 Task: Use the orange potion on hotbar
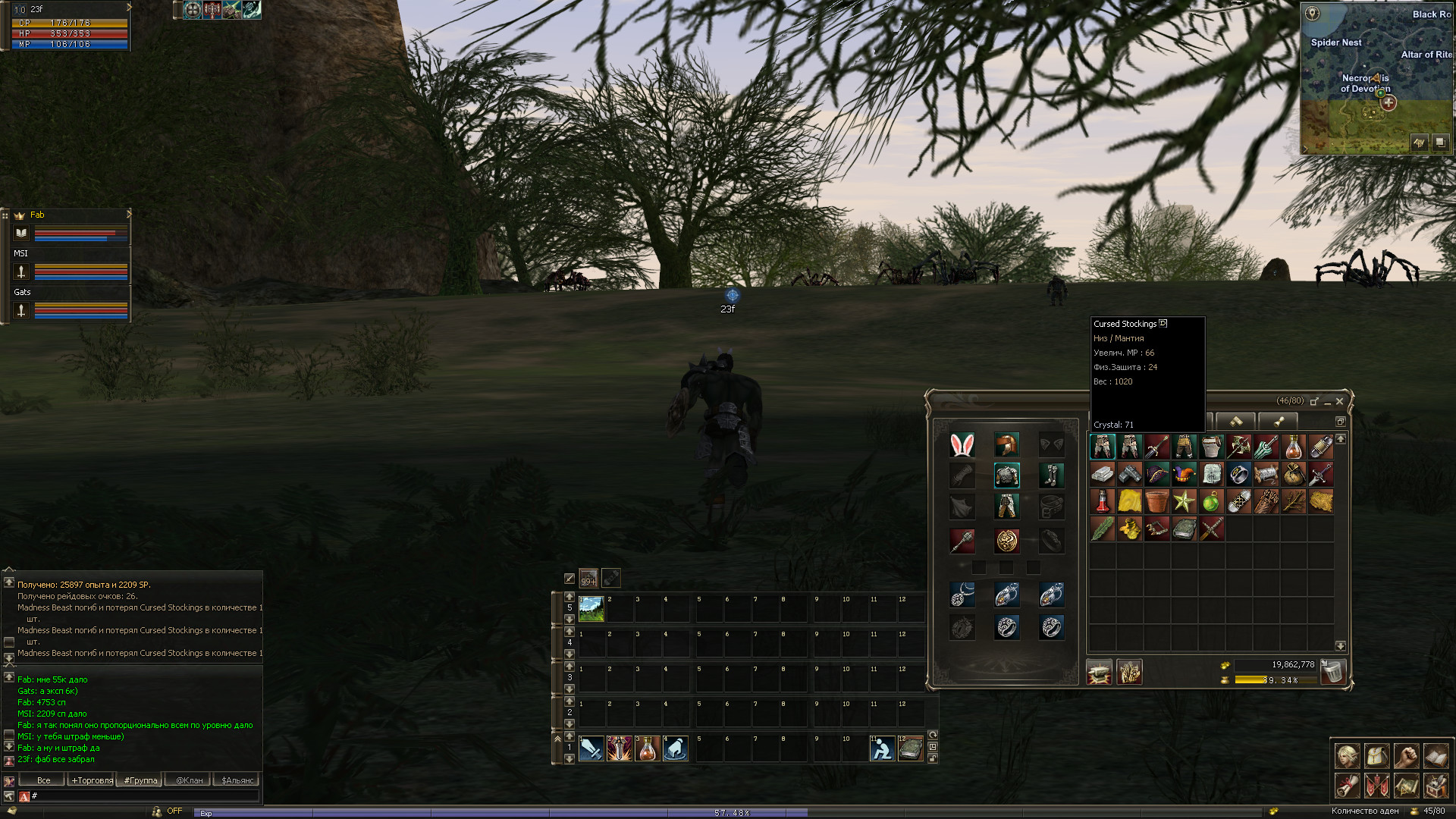coord(648,749)
